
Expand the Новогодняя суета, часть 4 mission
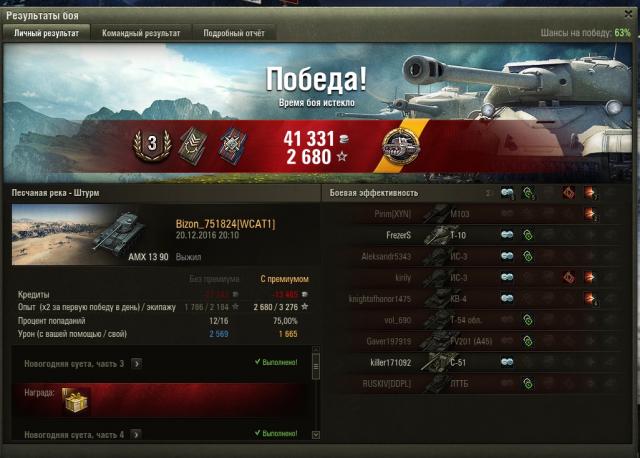click(x=136, y=435)
